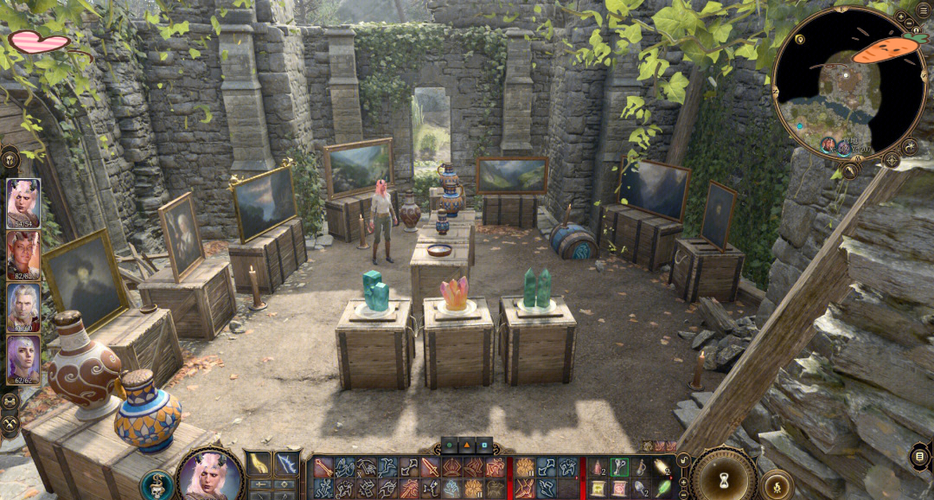934x500 pixels.
Task: Click the round button right of hourglass
Action: point(775,486)
